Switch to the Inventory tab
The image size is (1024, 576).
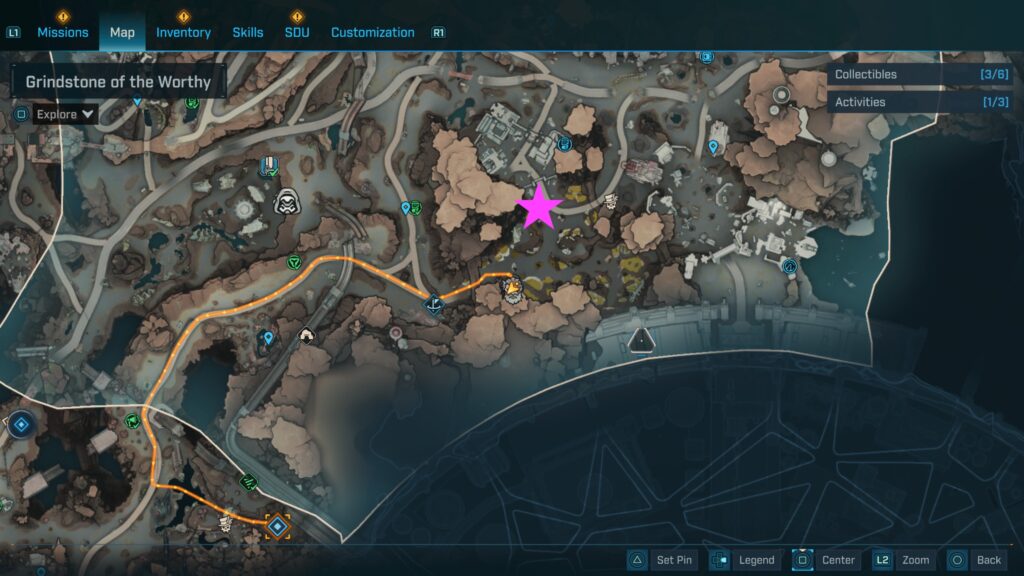pos(183,32)
